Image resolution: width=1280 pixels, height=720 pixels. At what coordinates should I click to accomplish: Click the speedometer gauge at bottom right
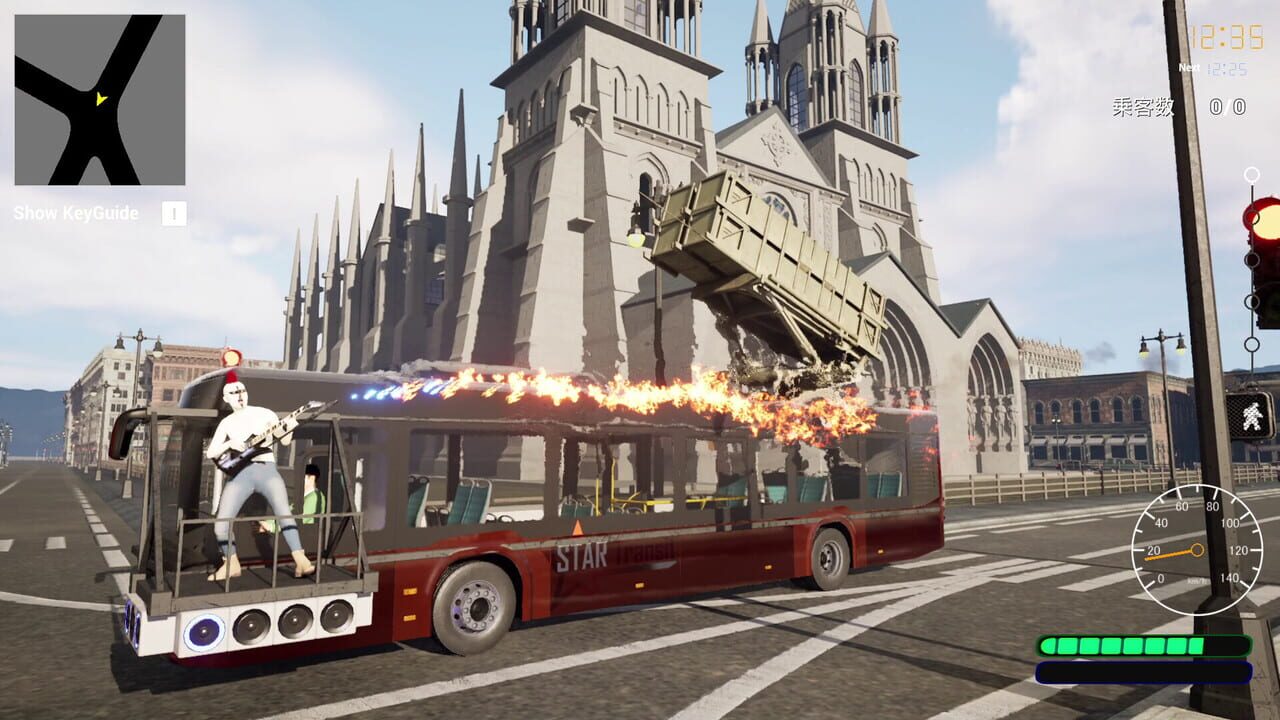pyautogui.click(x=1200, y=550)
